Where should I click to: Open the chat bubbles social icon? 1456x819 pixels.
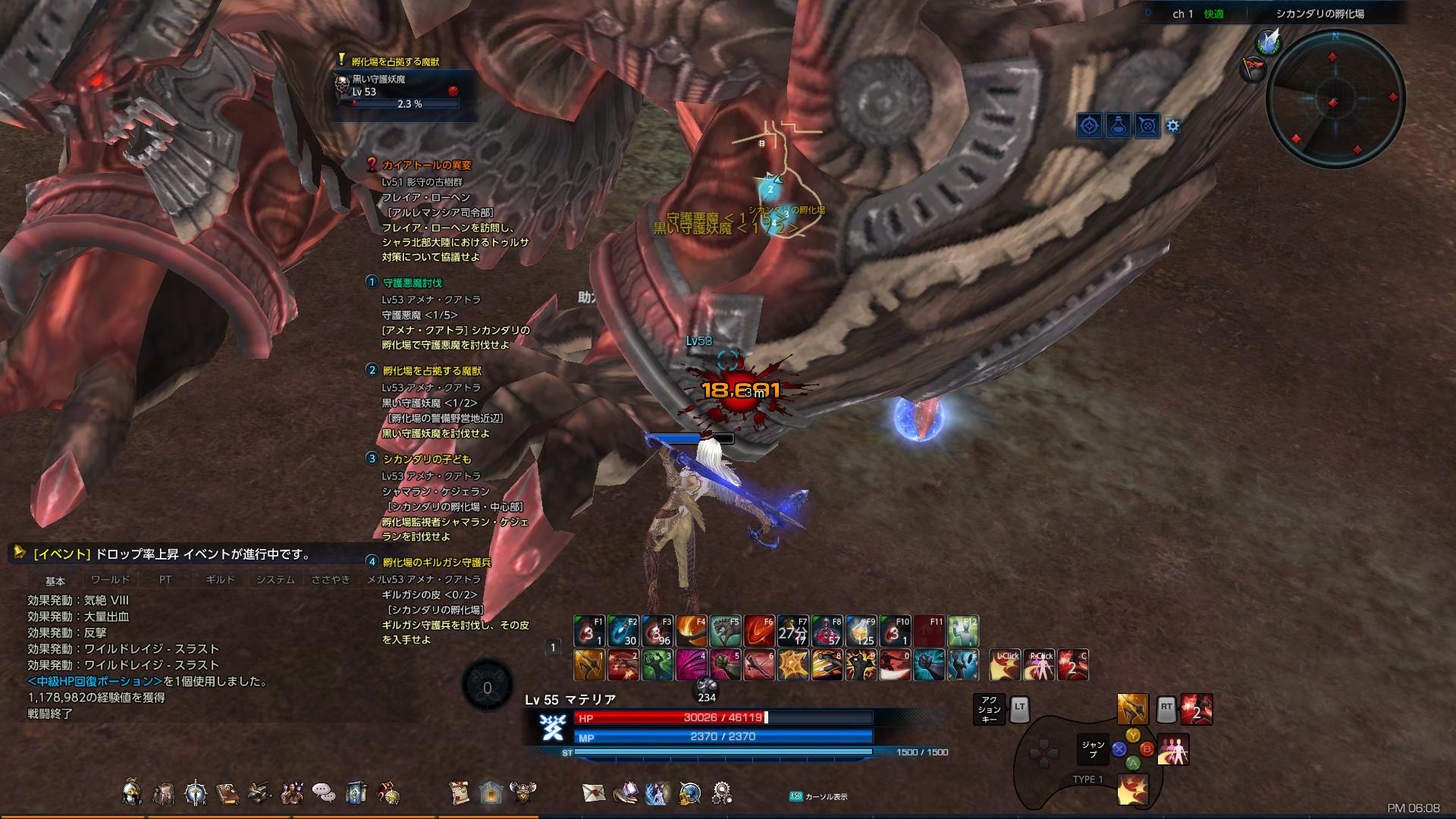click(x=324, y=793)
